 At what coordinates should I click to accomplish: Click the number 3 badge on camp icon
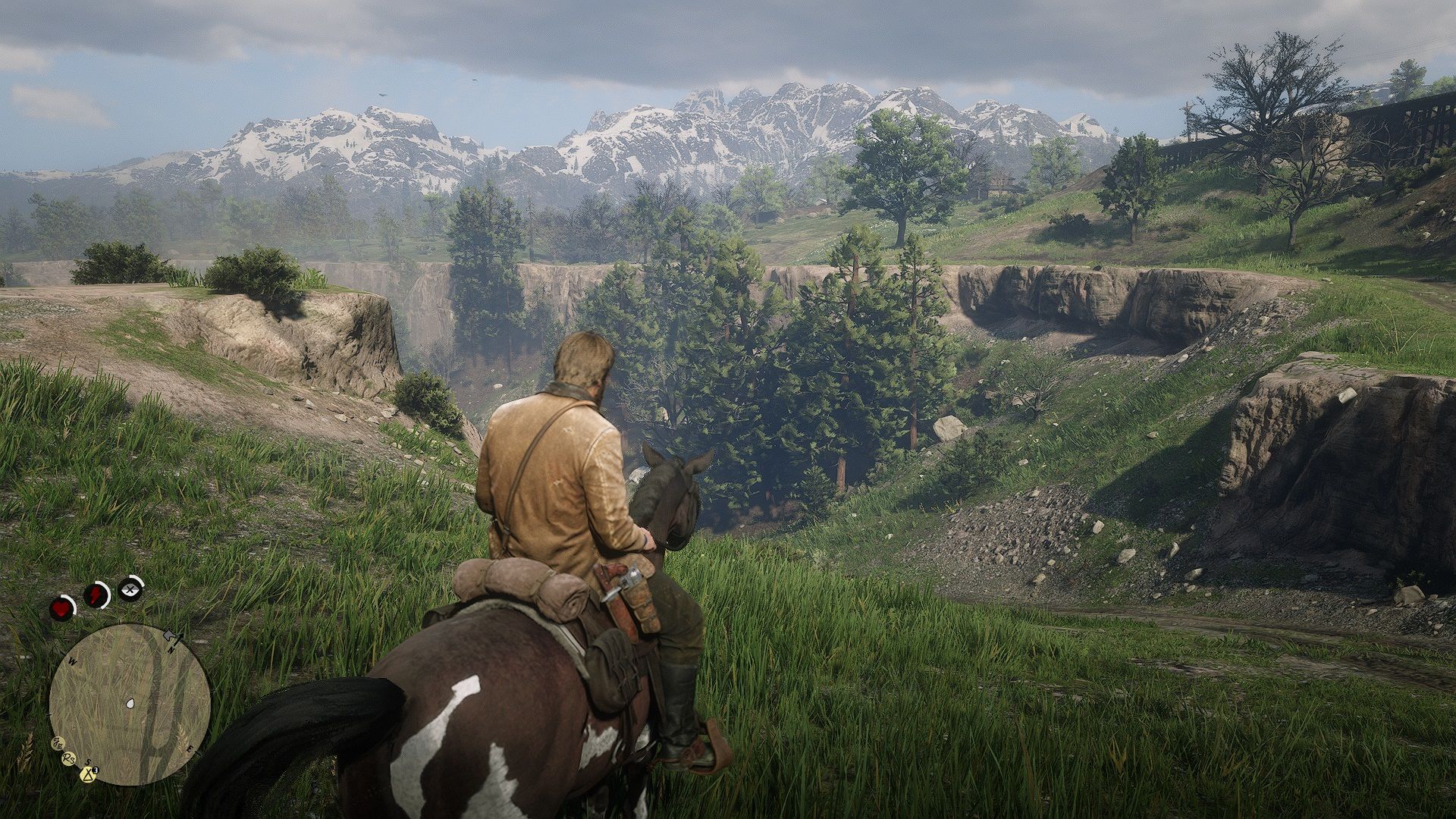[x=95, y=770]
